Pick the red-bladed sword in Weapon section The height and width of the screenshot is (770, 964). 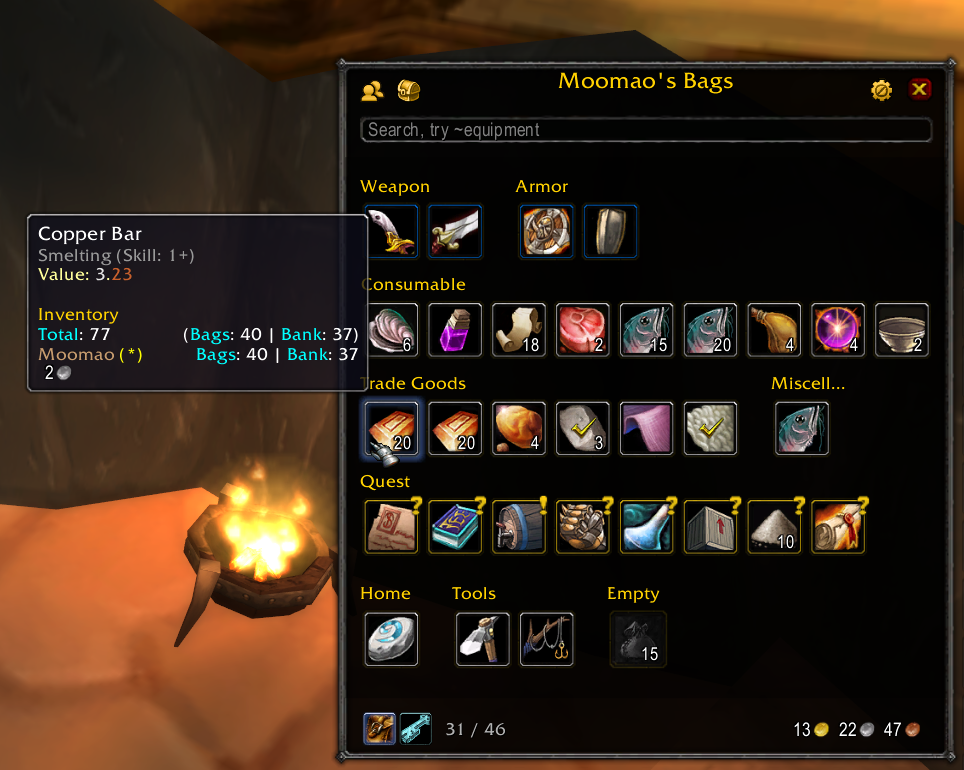[x=455, y=231]
